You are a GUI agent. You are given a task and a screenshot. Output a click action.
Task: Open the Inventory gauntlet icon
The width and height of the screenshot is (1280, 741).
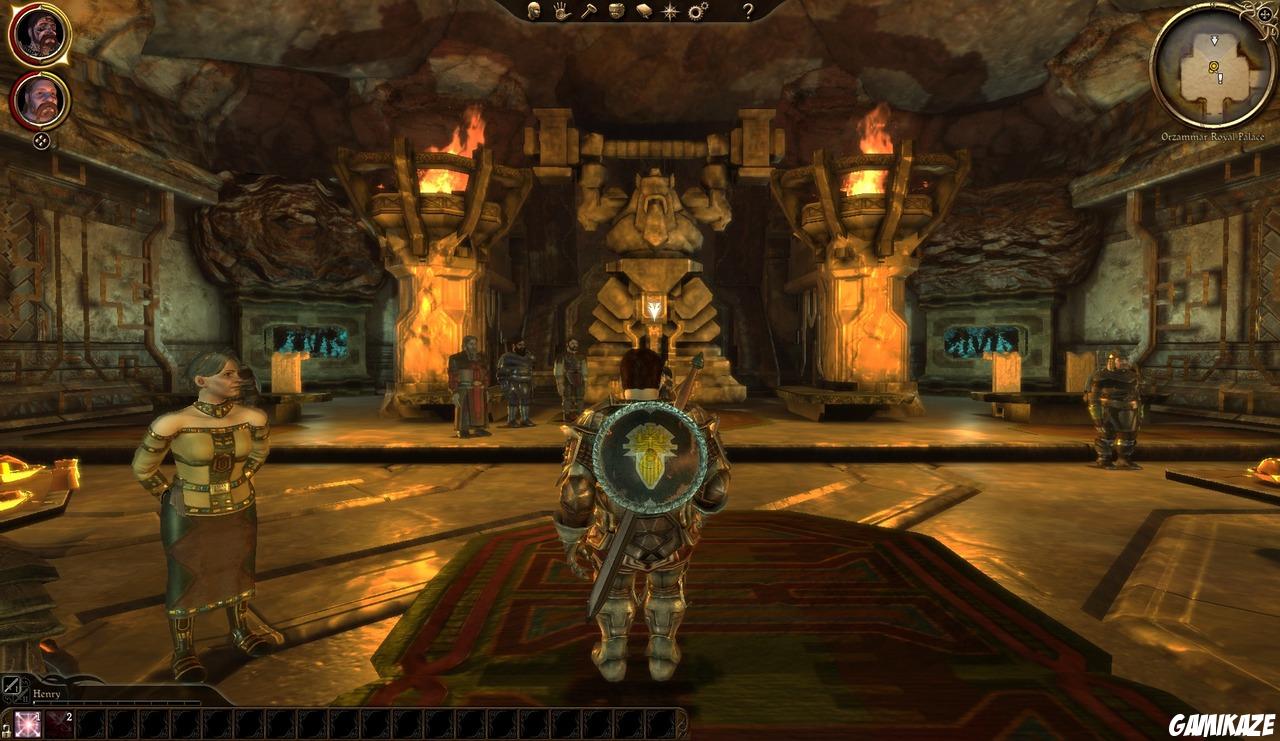pyautogui.click(x=560, y=11)
